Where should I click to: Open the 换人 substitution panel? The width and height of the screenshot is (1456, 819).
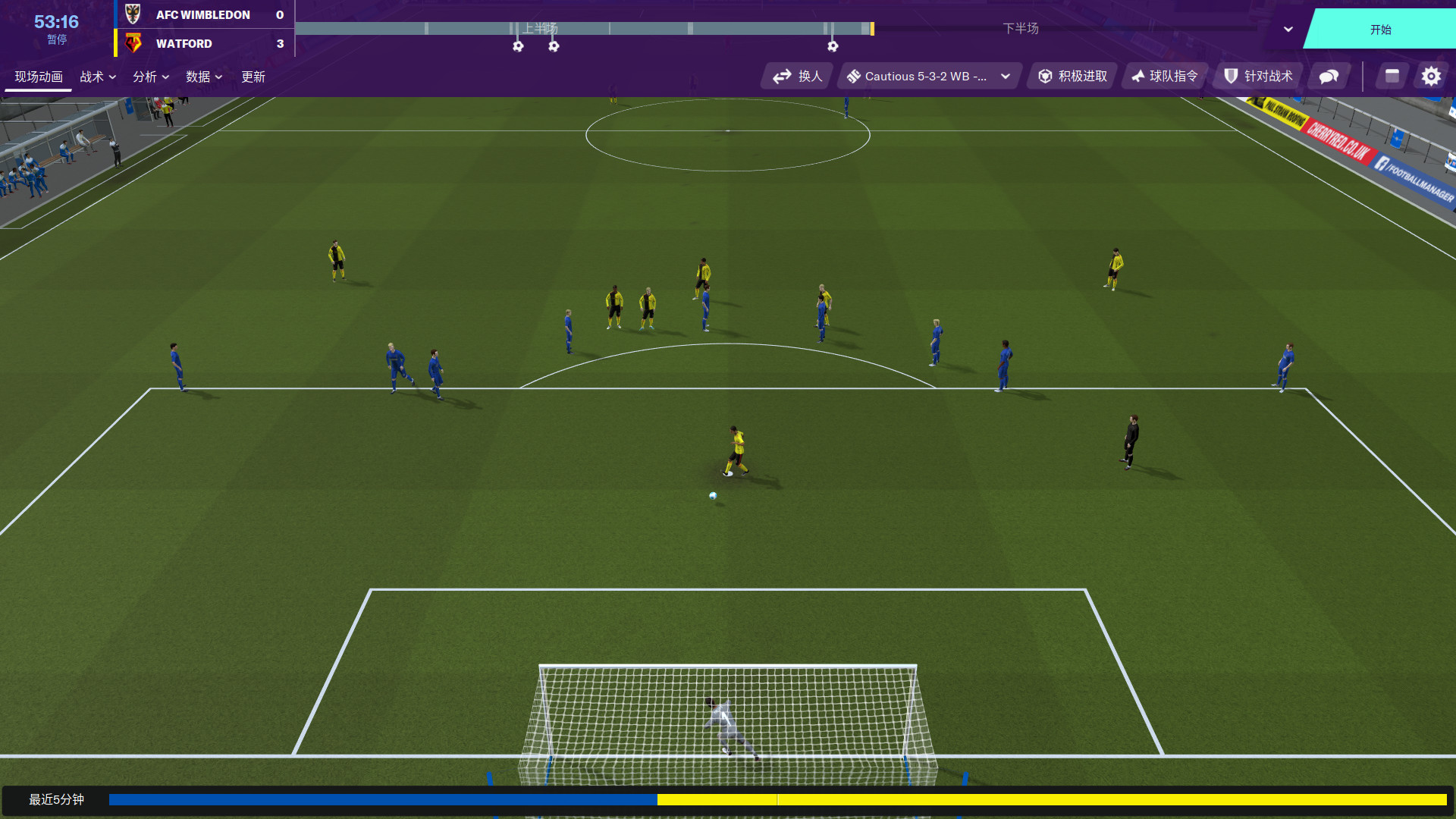click(796, 76)
